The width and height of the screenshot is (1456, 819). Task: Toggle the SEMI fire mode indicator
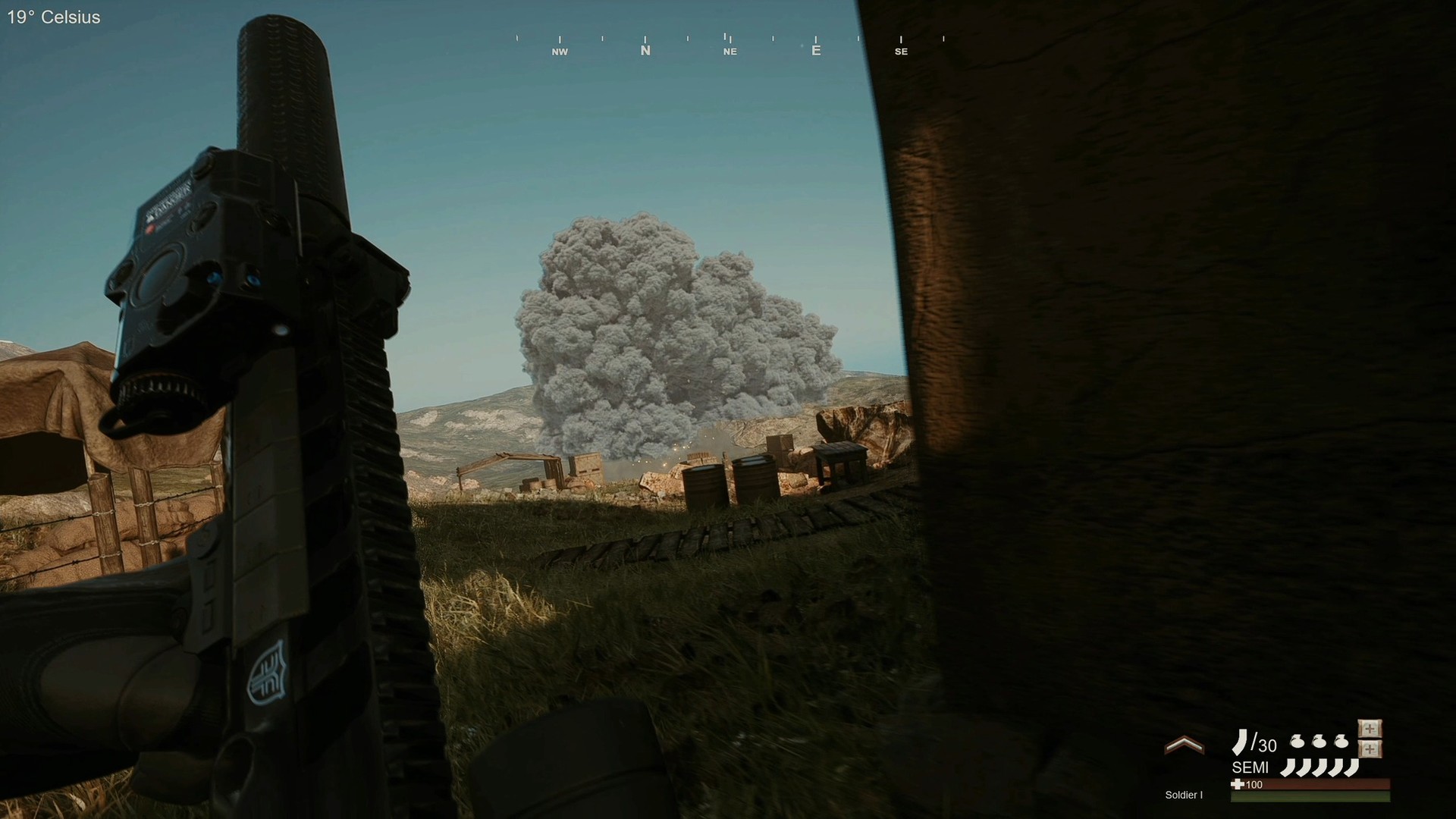pos(1251,767)
